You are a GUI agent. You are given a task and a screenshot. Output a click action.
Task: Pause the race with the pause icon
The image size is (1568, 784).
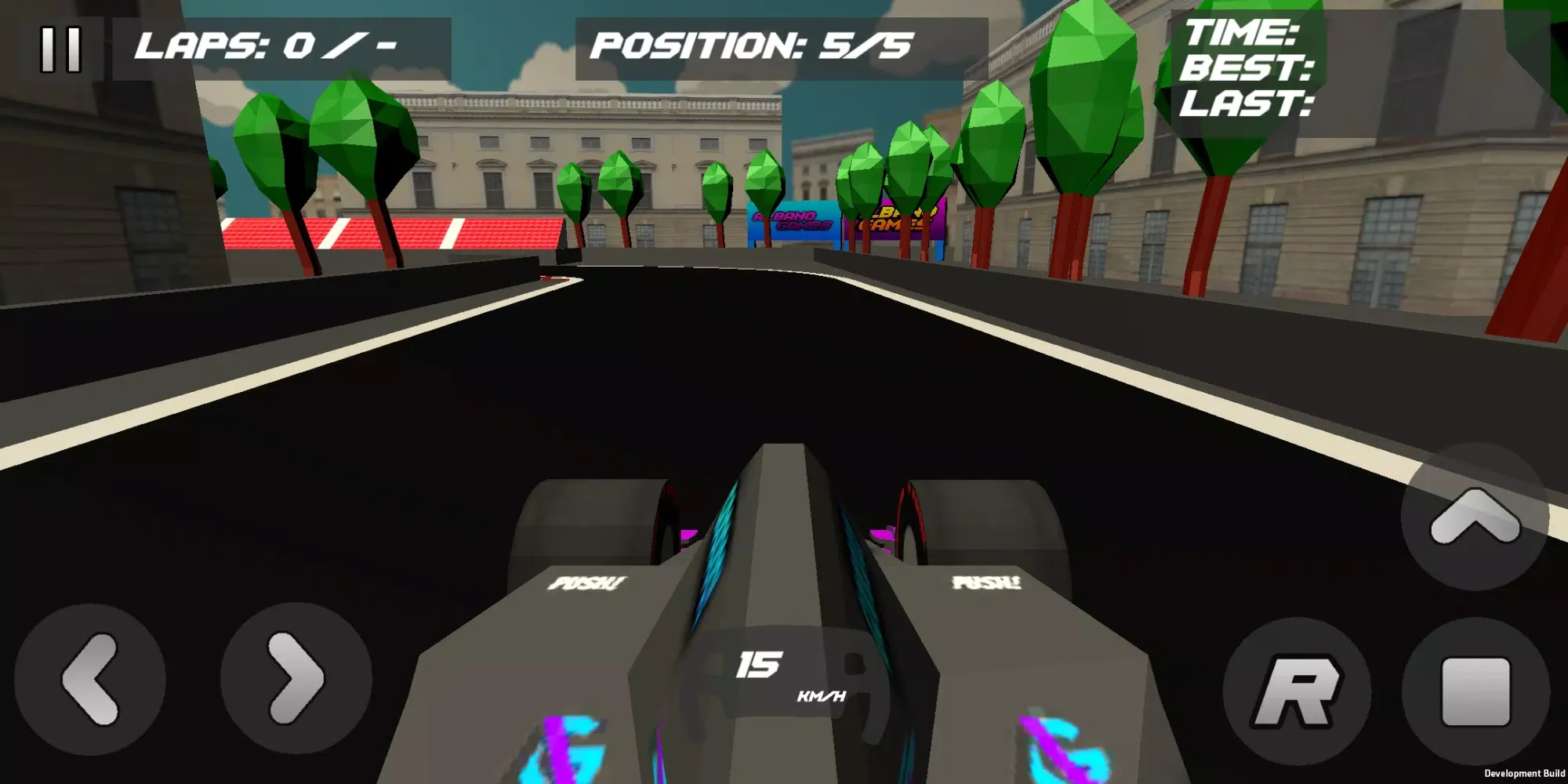pos(63,49)
